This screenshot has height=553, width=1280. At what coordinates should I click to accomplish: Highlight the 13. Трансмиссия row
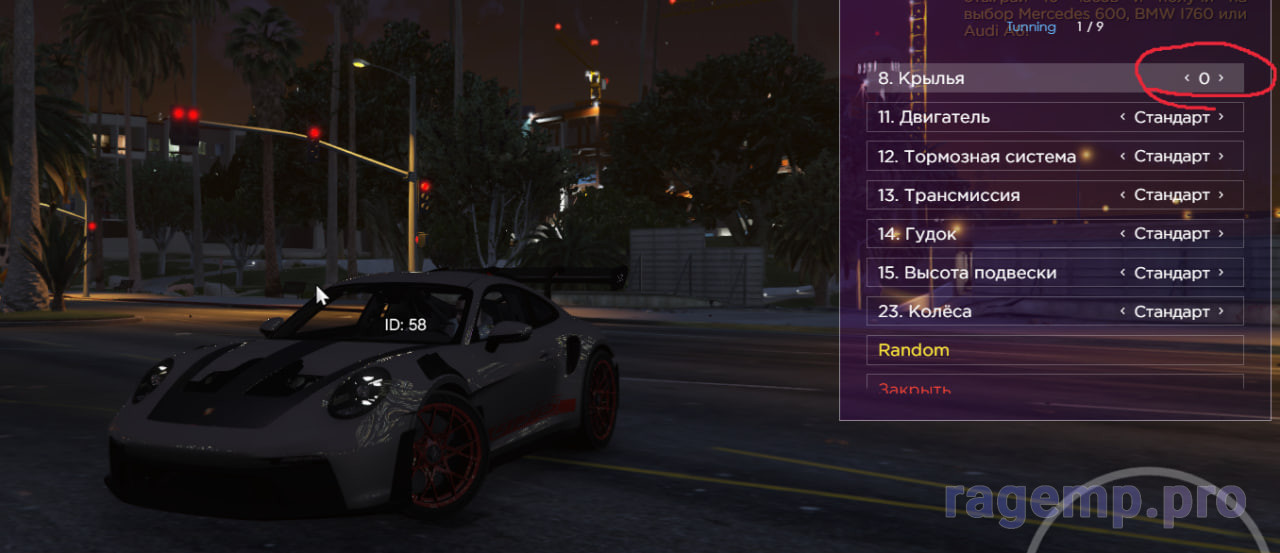1000,195
